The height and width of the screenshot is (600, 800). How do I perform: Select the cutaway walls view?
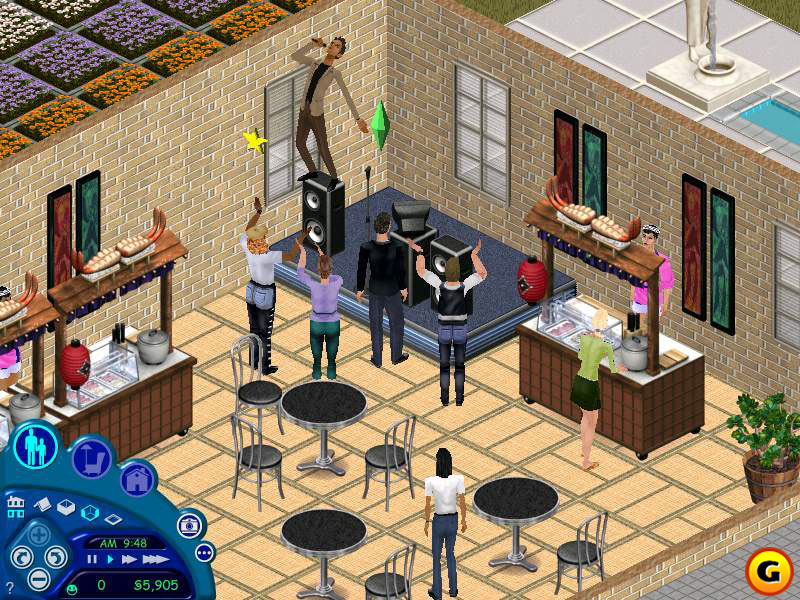click(89, 513)
